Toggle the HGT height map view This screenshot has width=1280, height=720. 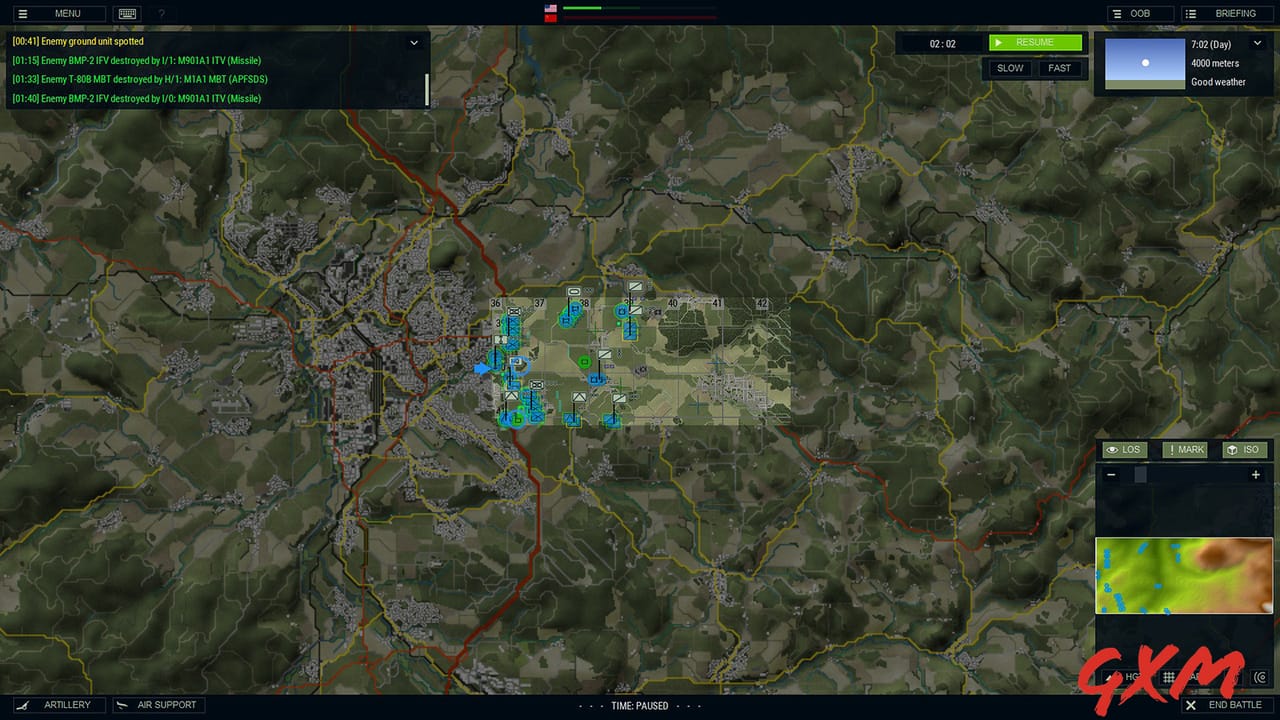coord(1128,677)
